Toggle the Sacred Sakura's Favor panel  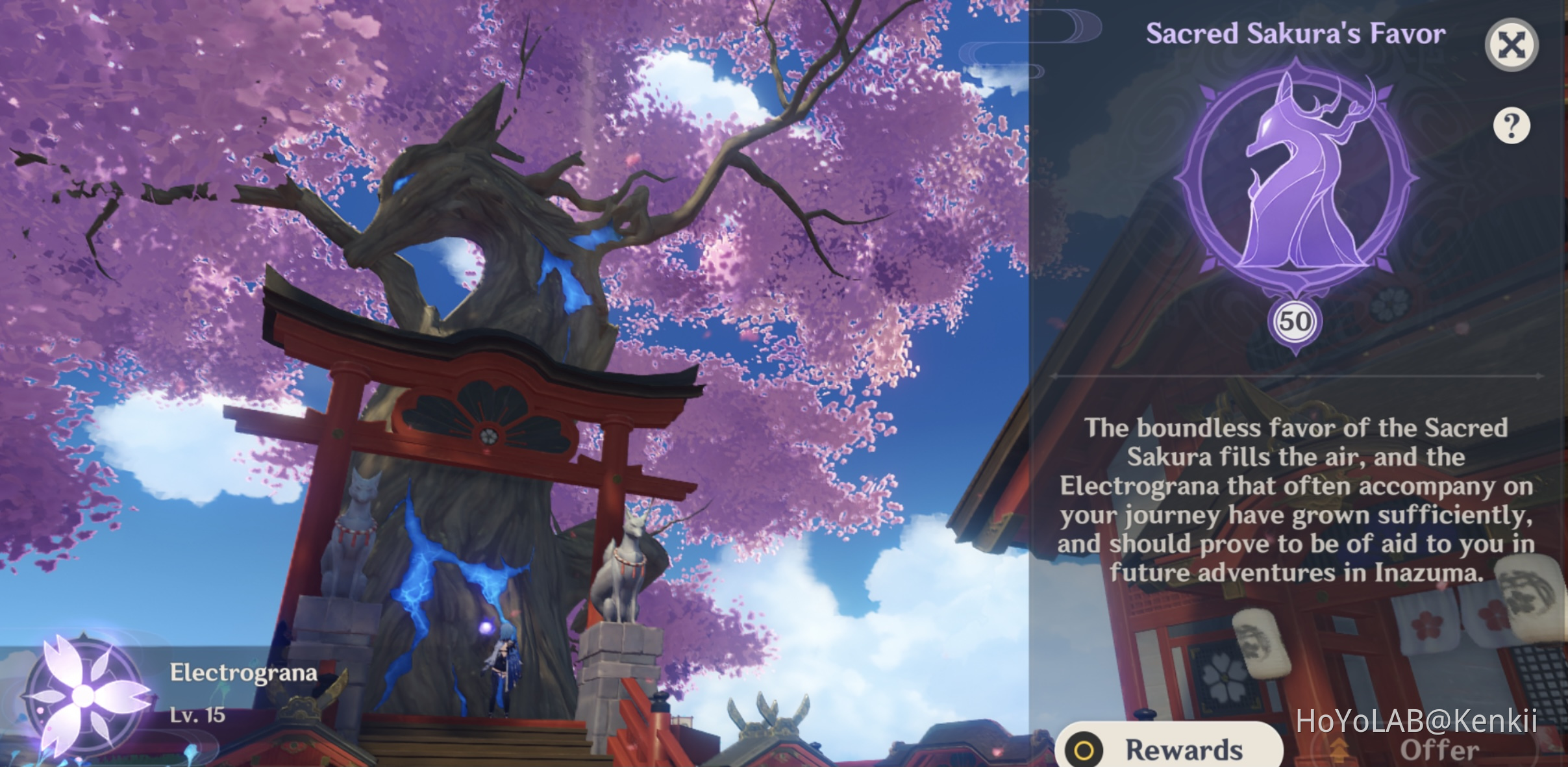pos(1513,44)
